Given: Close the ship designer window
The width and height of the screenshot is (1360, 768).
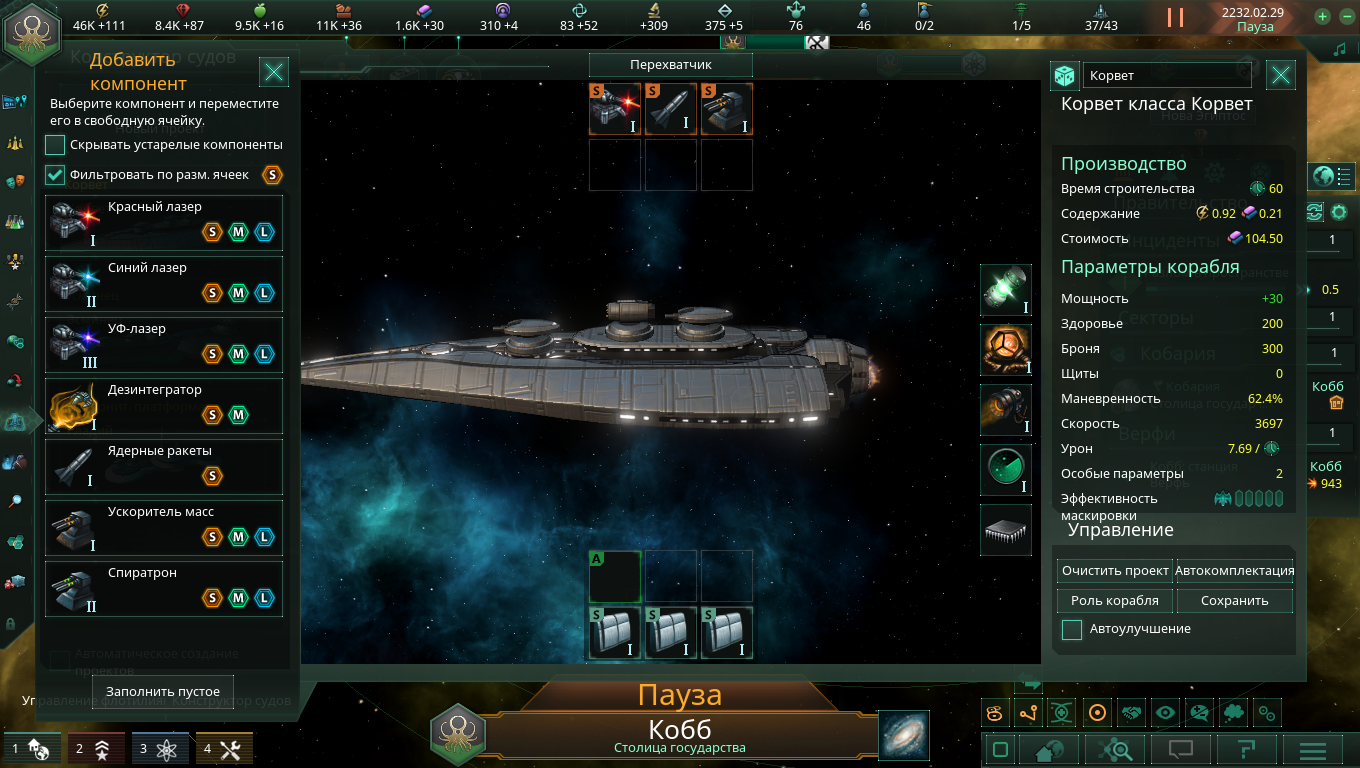Looking at the screenshot, I should point(1281,75).
